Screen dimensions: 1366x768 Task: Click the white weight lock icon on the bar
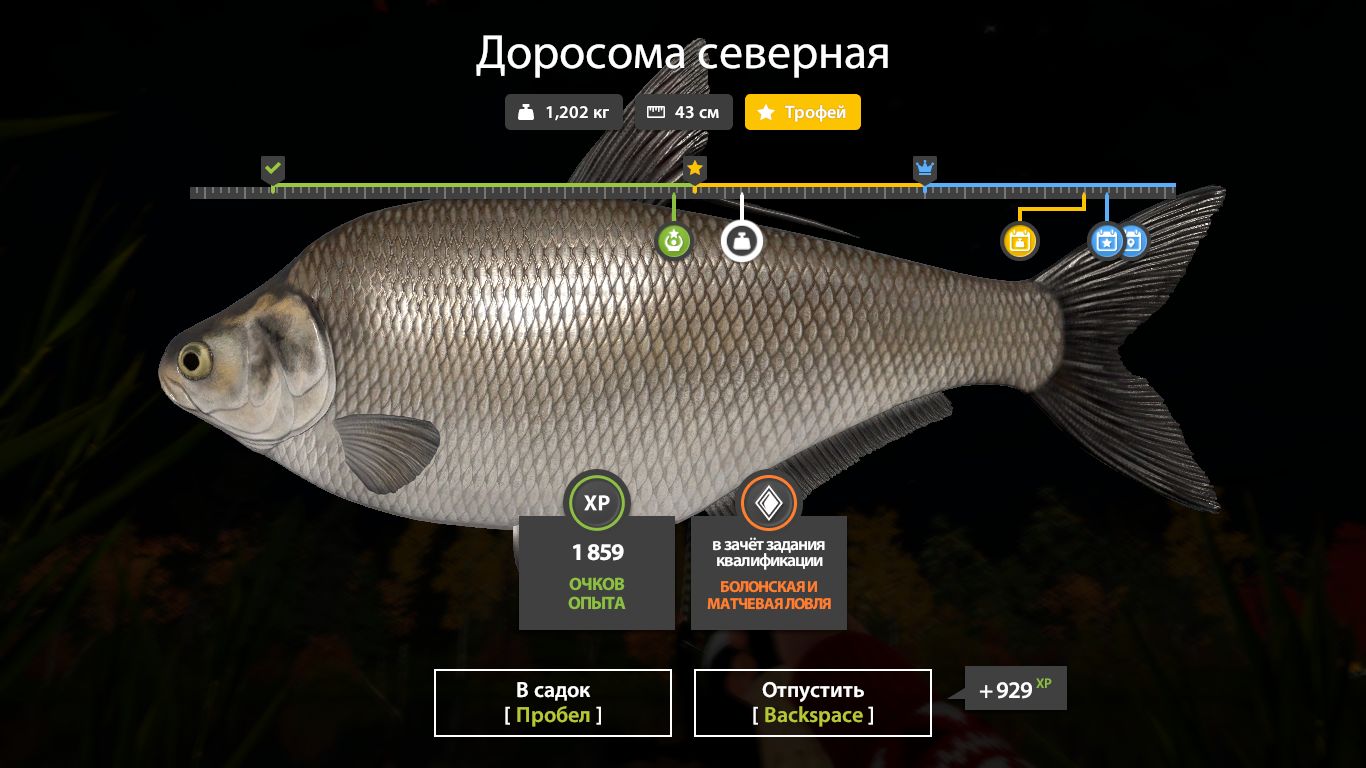(742, 240)
